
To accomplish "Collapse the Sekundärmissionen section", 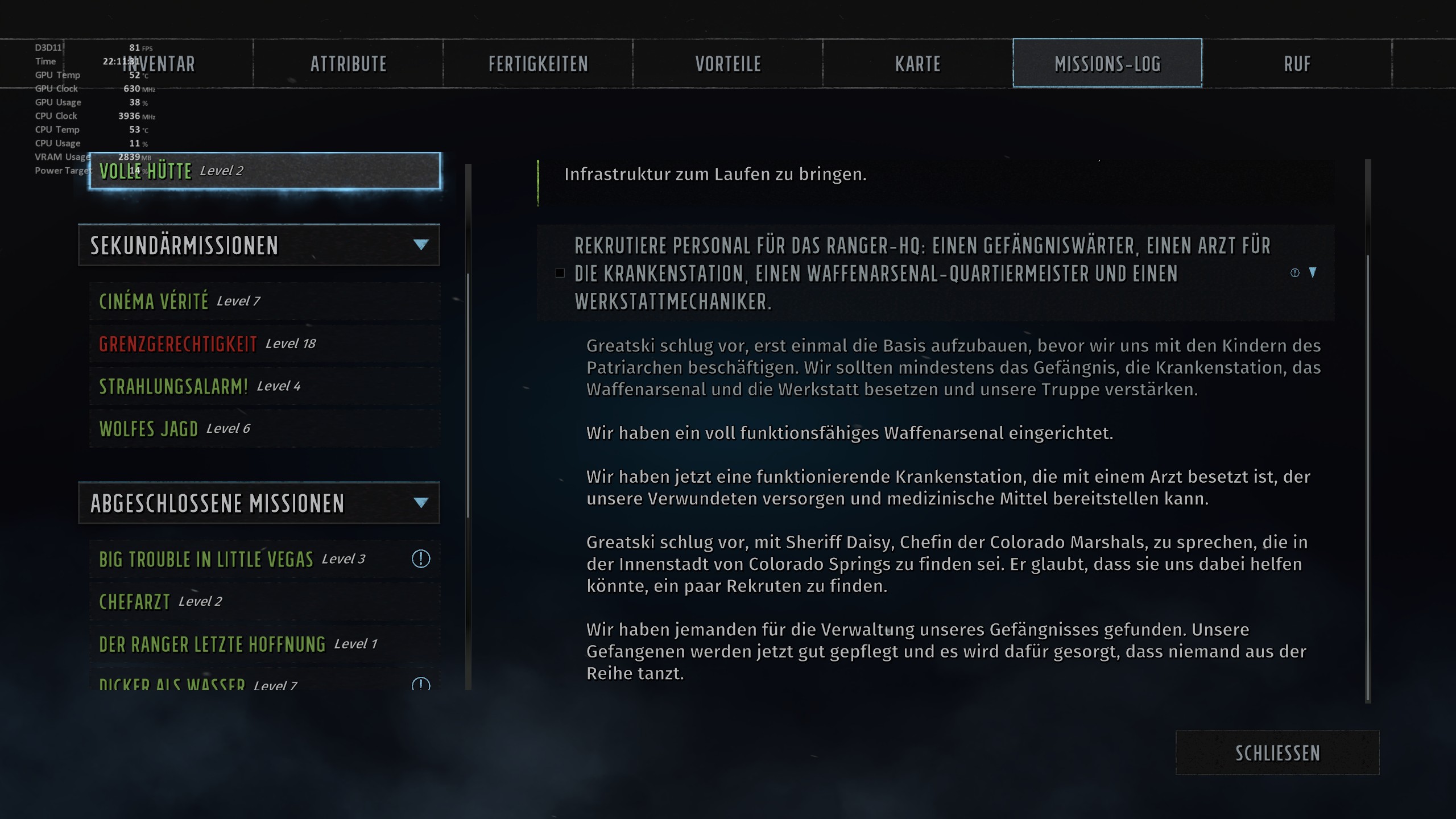I will coord(420,245).
